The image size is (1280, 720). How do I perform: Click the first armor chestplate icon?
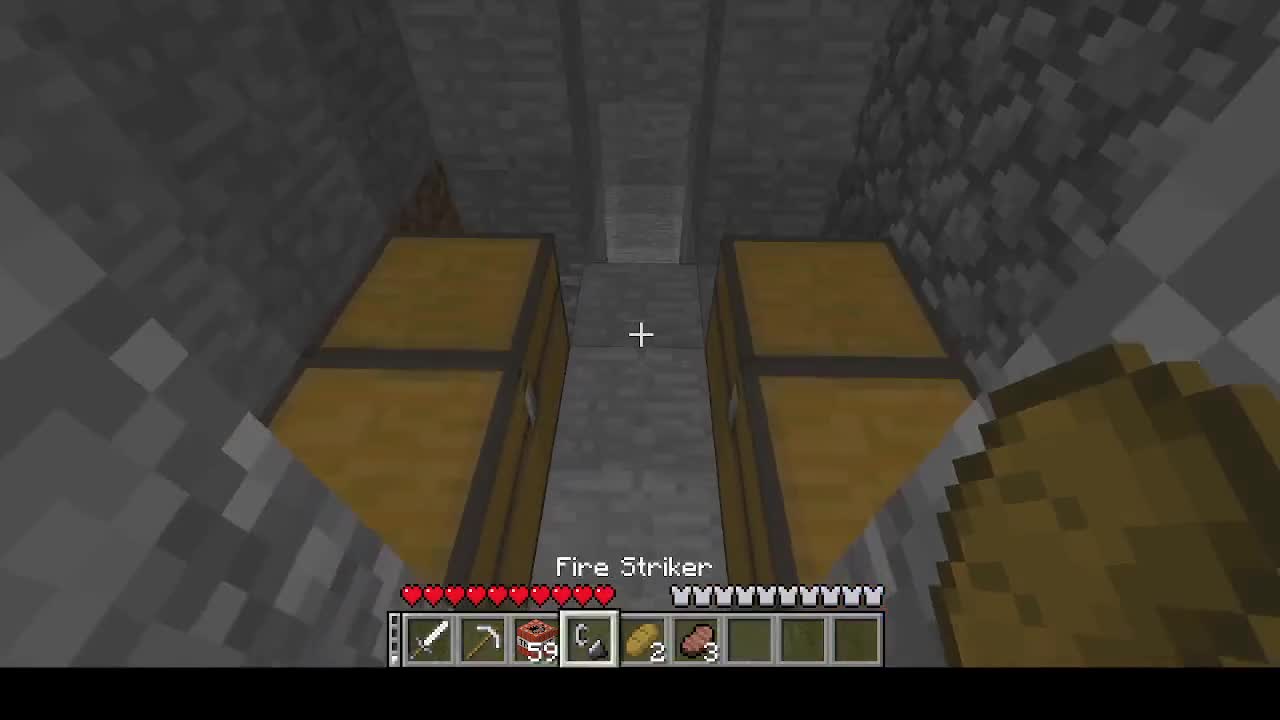(x=681, y=595)
